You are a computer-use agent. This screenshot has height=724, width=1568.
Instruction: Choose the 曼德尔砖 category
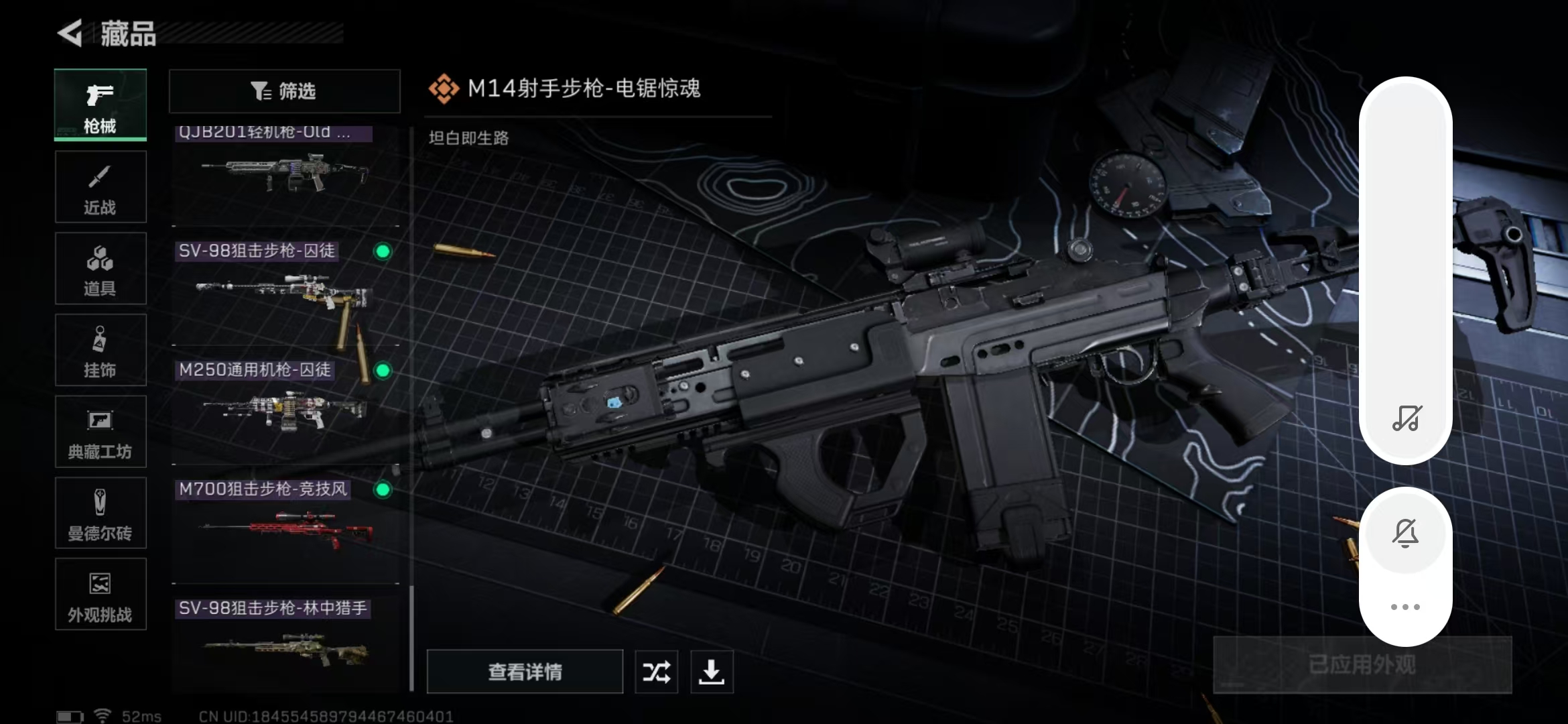click(x=101, y=514)
